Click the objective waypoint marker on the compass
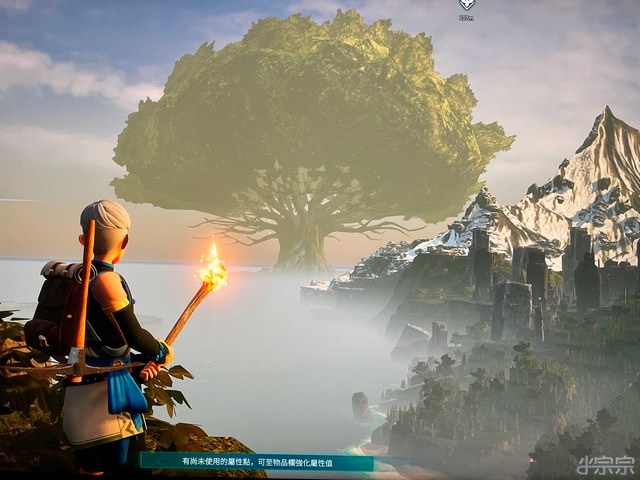The image size is (640, 480). (x=466, y=5)
